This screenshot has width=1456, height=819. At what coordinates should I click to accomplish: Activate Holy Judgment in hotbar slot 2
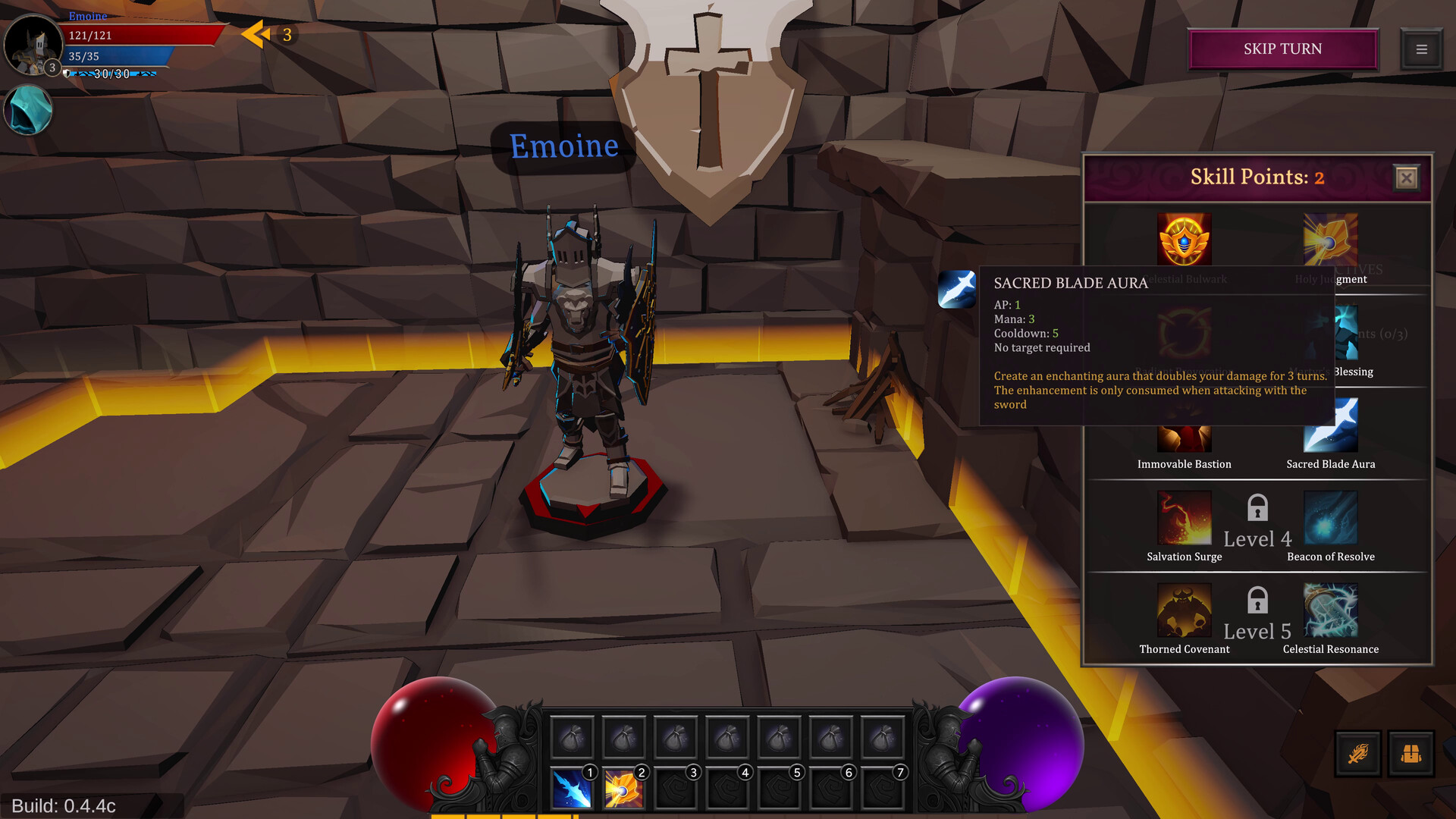(624, 787)
